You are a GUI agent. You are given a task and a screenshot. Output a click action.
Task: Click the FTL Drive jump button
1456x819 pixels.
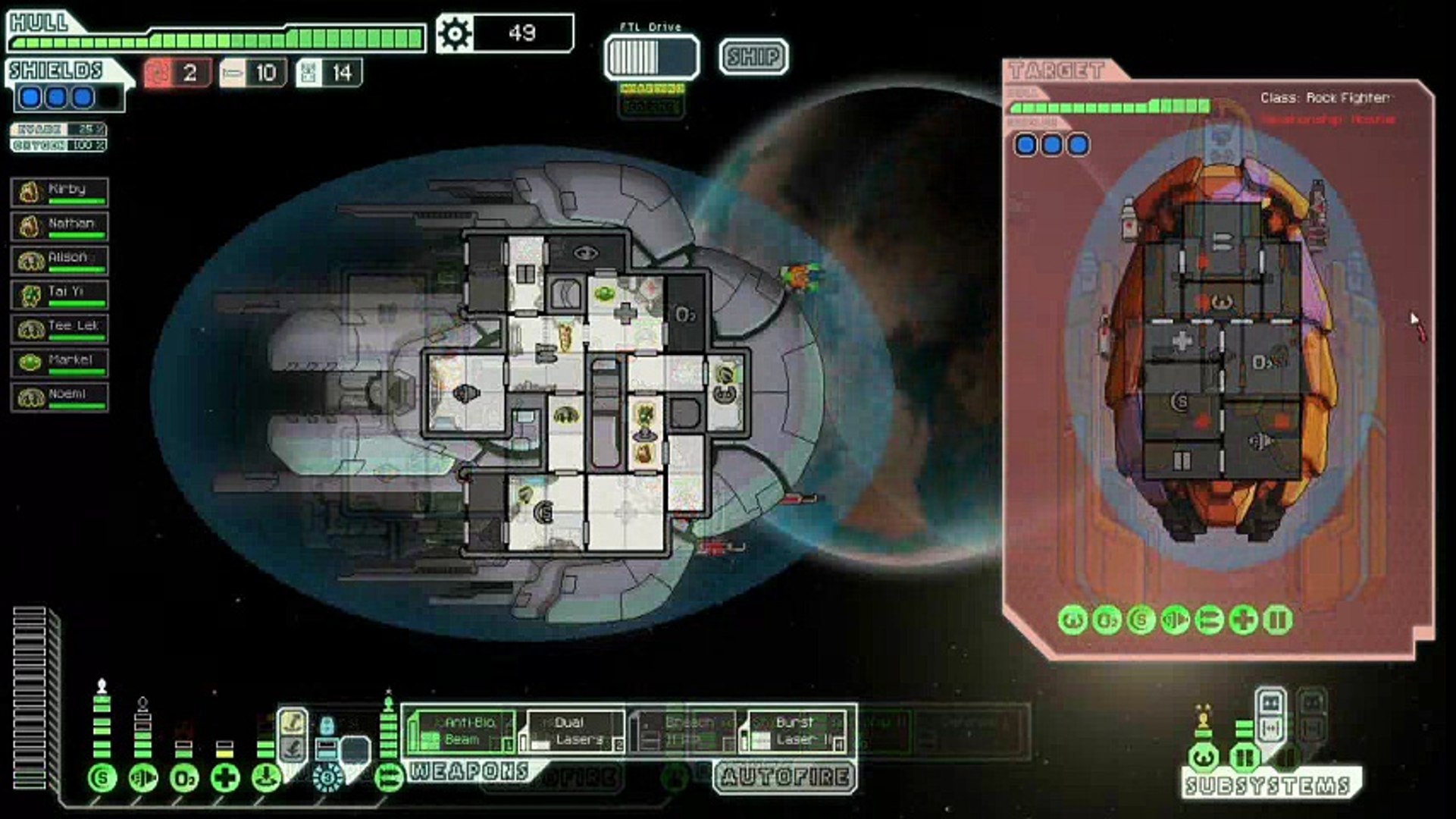(651, 57)
